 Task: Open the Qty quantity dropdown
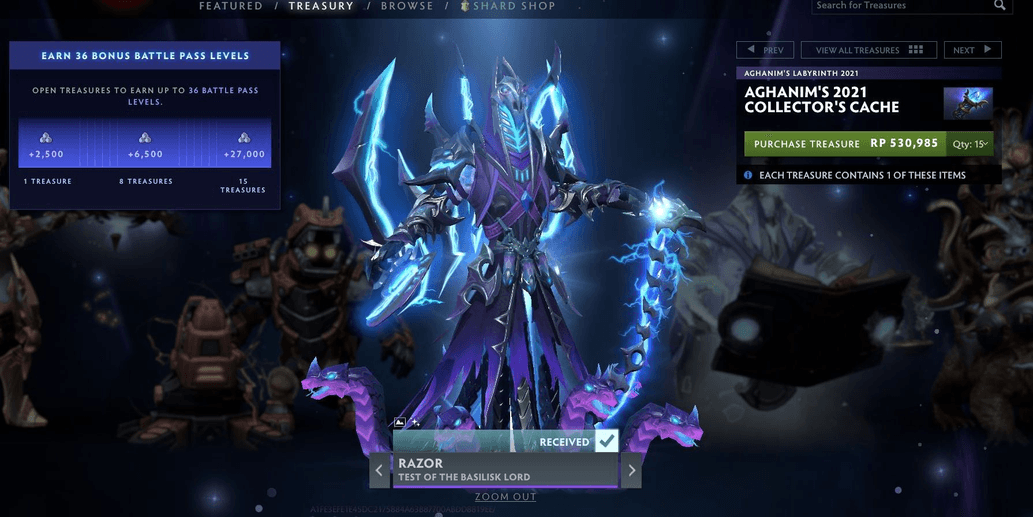point(970,143)
